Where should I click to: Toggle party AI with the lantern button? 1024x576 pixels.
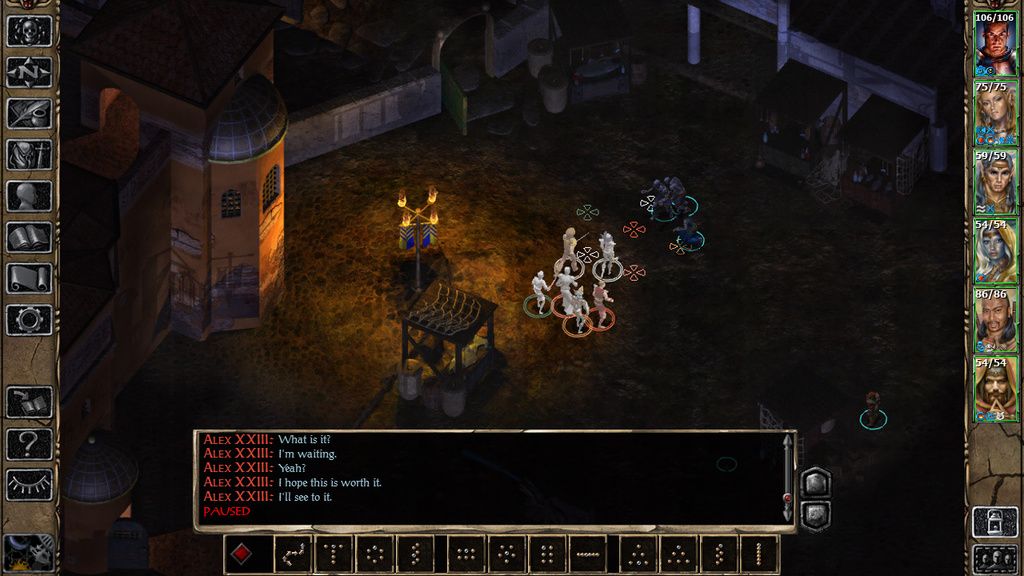pos(995,520)
